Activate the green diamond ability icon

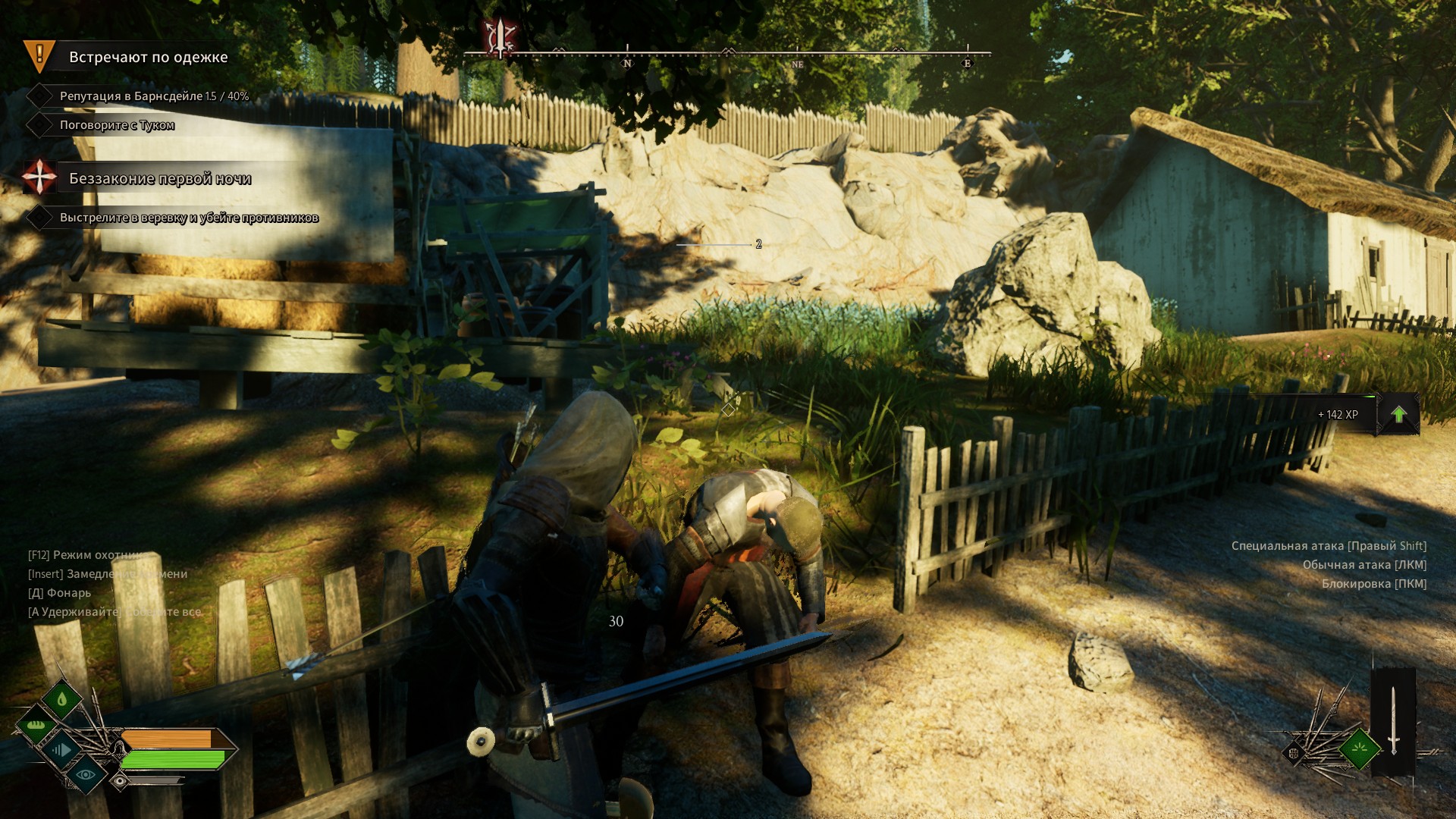[x=1360, y=749]
